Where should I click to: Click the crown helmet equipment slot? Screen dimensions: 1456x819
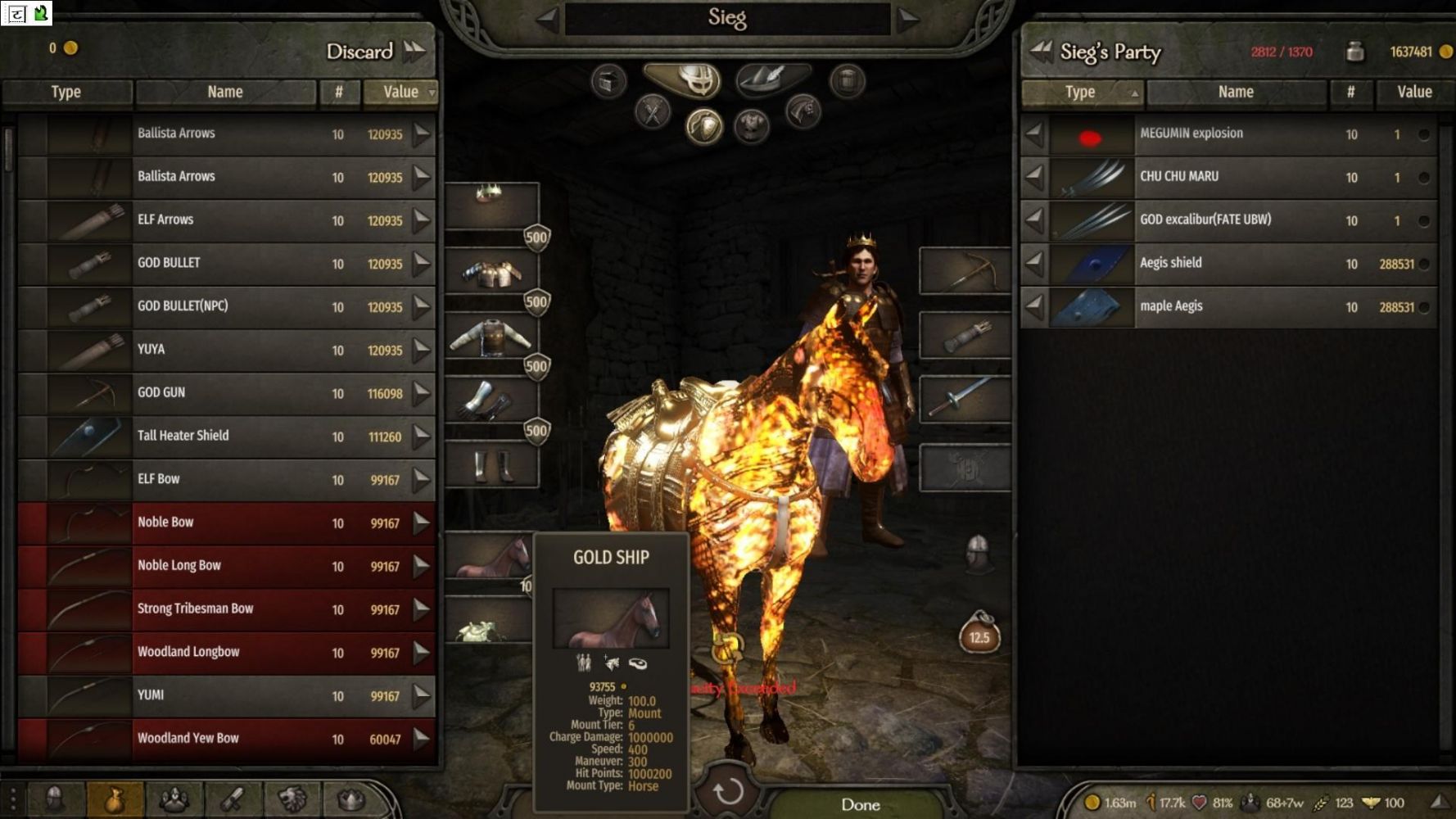491,205
